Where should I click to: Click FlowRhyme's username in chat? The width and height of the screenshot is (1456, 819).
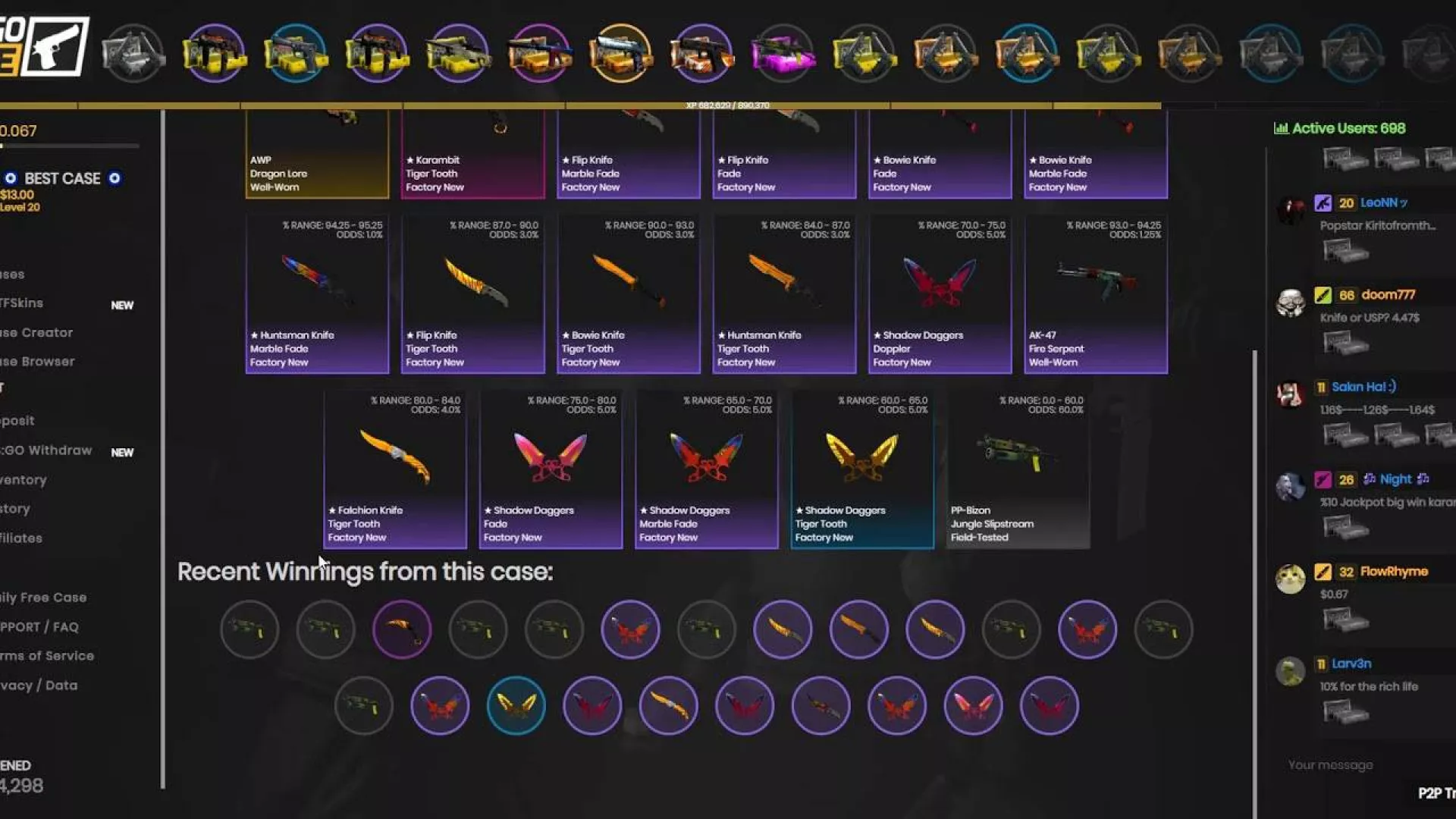point(1394,572)
